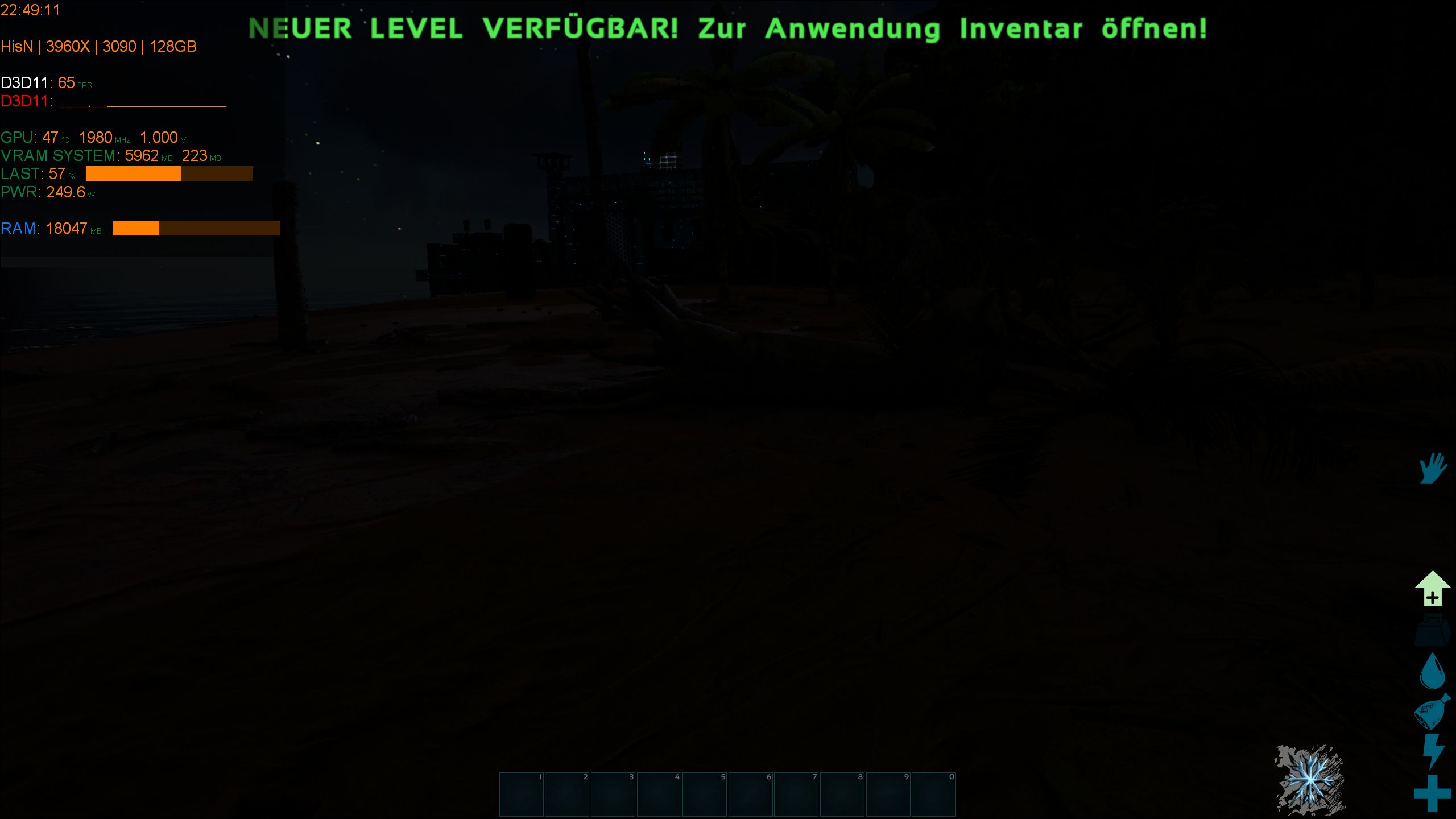
Task: Toggle the shelter insulation indicator
Action: coord(1432,588)
